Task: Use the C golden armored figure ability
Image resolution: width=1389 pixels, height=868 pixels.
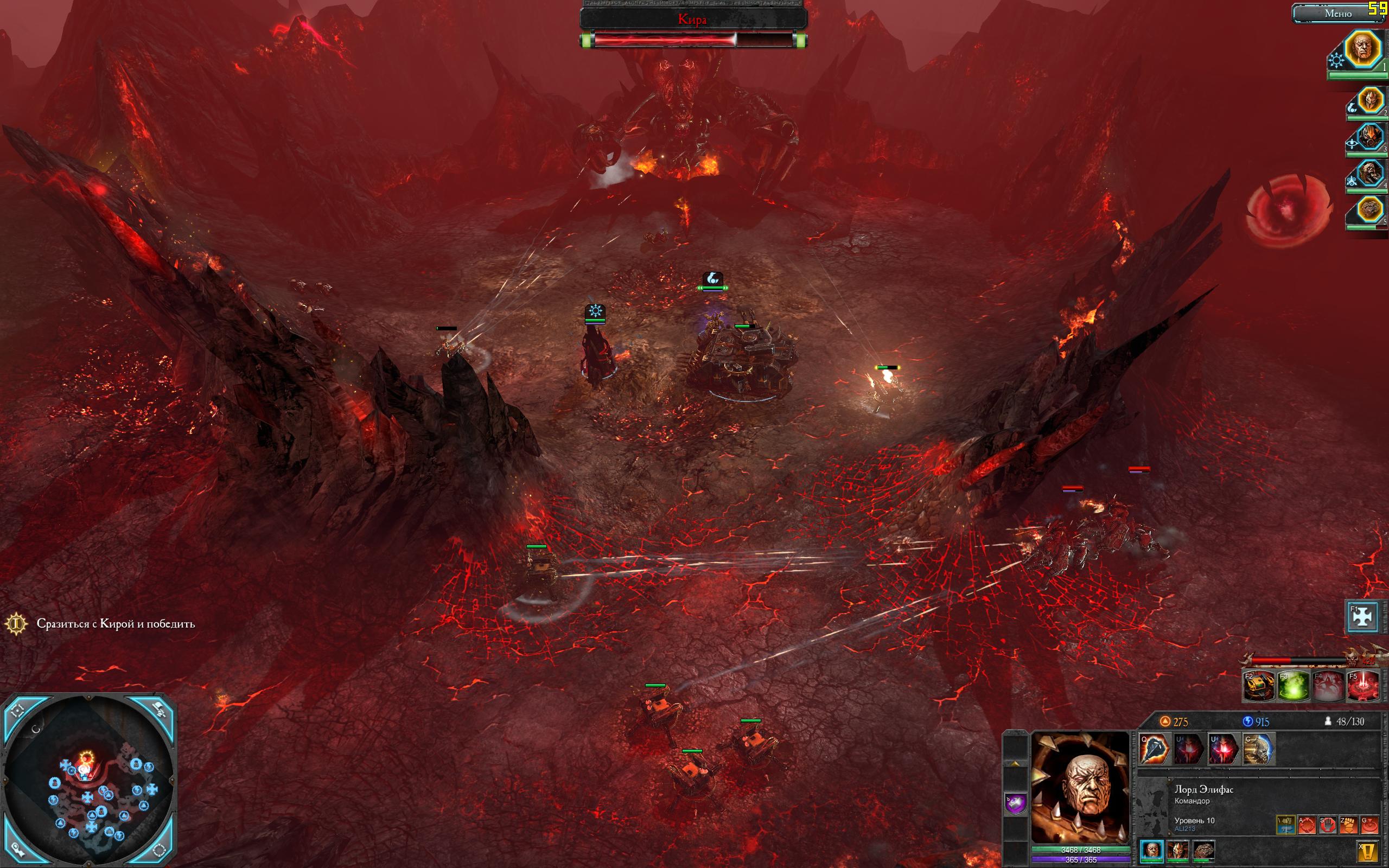Action: point(1259,749)
